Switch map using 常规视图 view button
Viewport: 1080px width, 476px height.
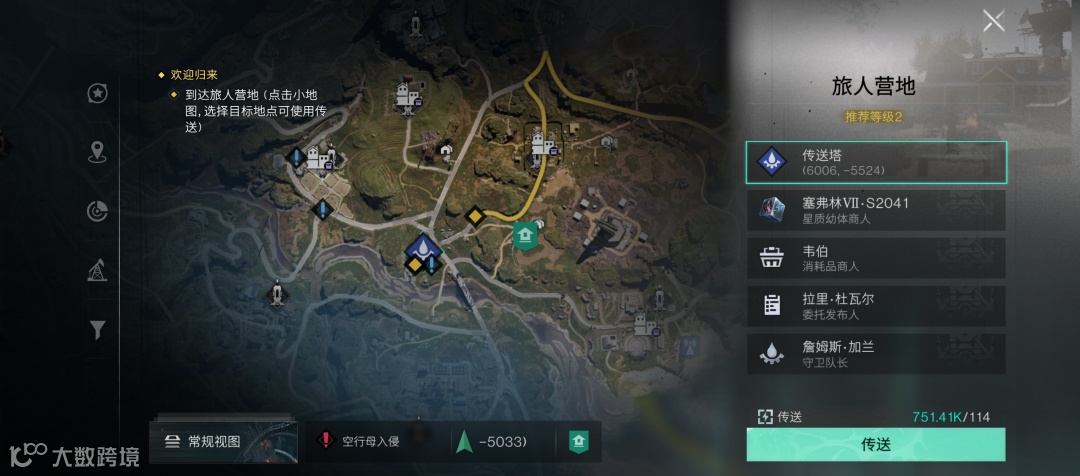[x=204, y=441]
